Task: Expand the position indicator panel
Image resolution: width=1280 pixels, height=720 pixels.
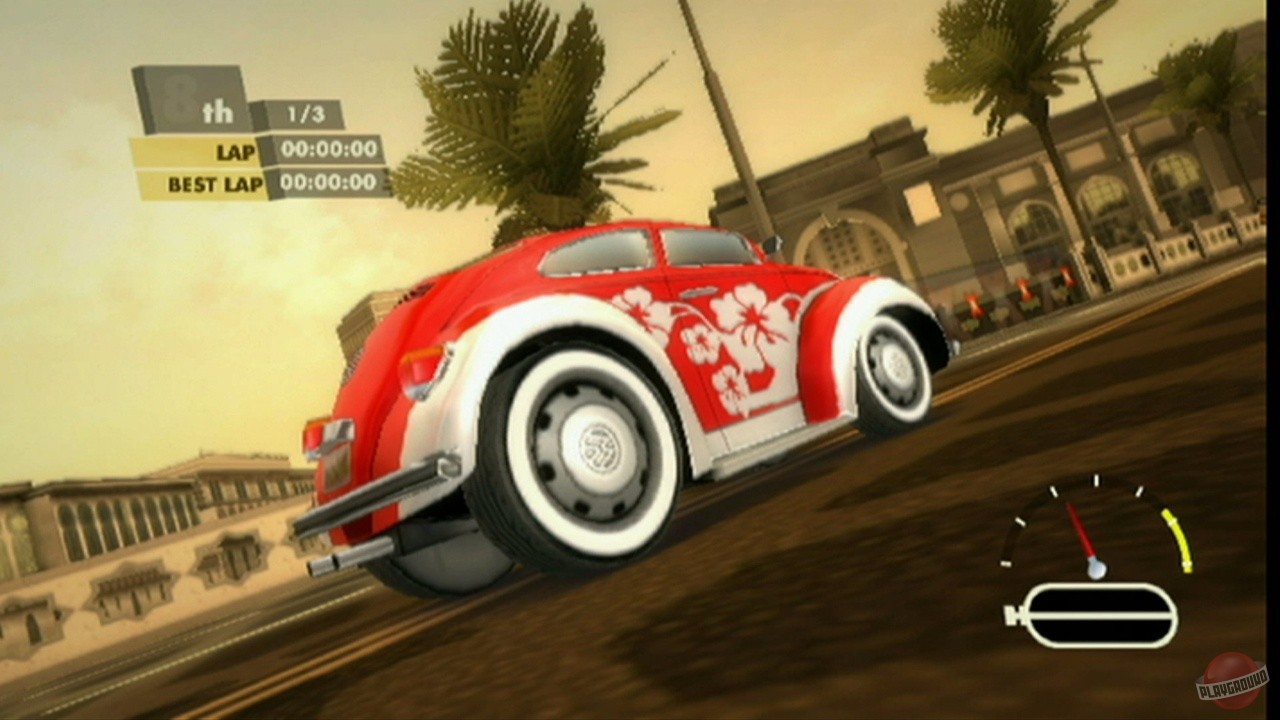Action: [x=196, y=100]
